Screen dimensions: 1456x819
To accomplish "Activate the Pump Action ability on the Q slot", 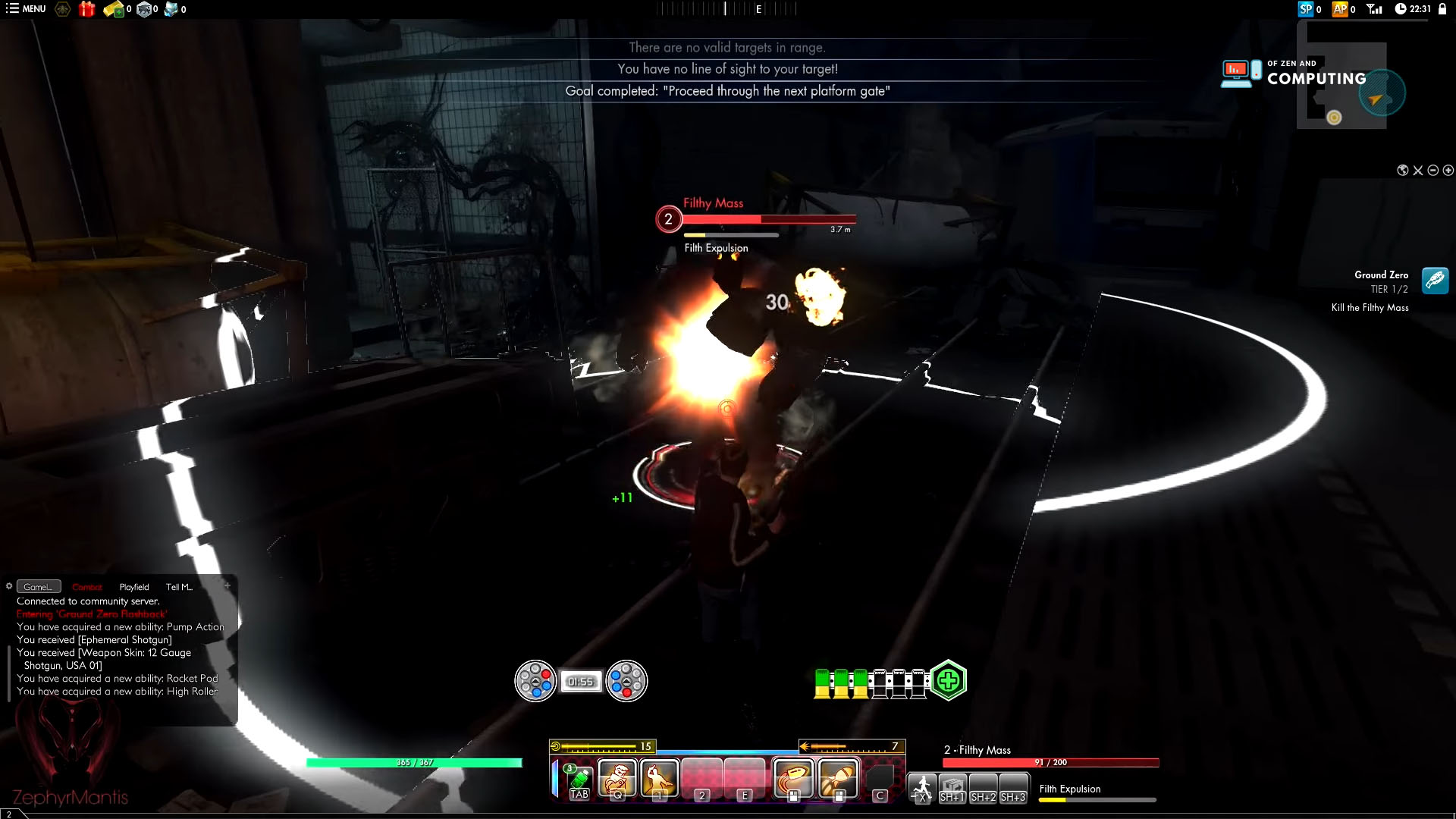I will pos(618,777).
